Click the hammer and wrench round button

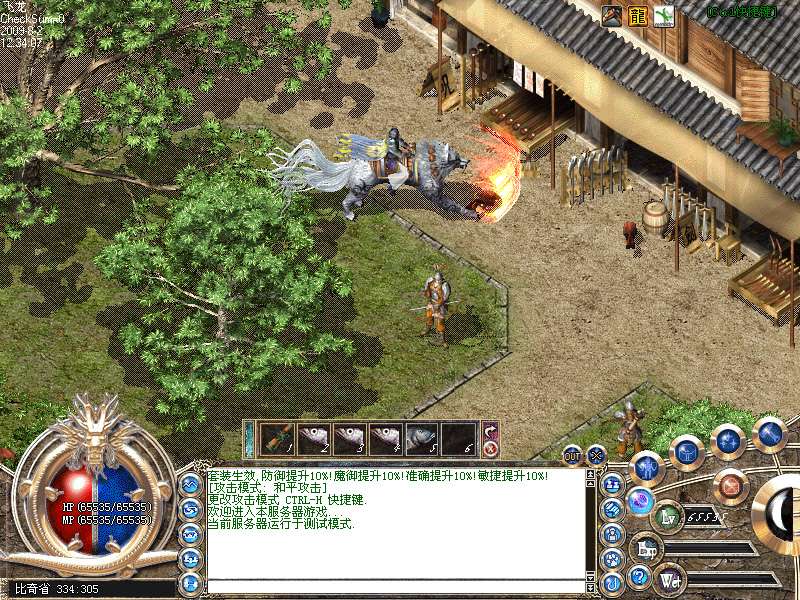[769, 434]
